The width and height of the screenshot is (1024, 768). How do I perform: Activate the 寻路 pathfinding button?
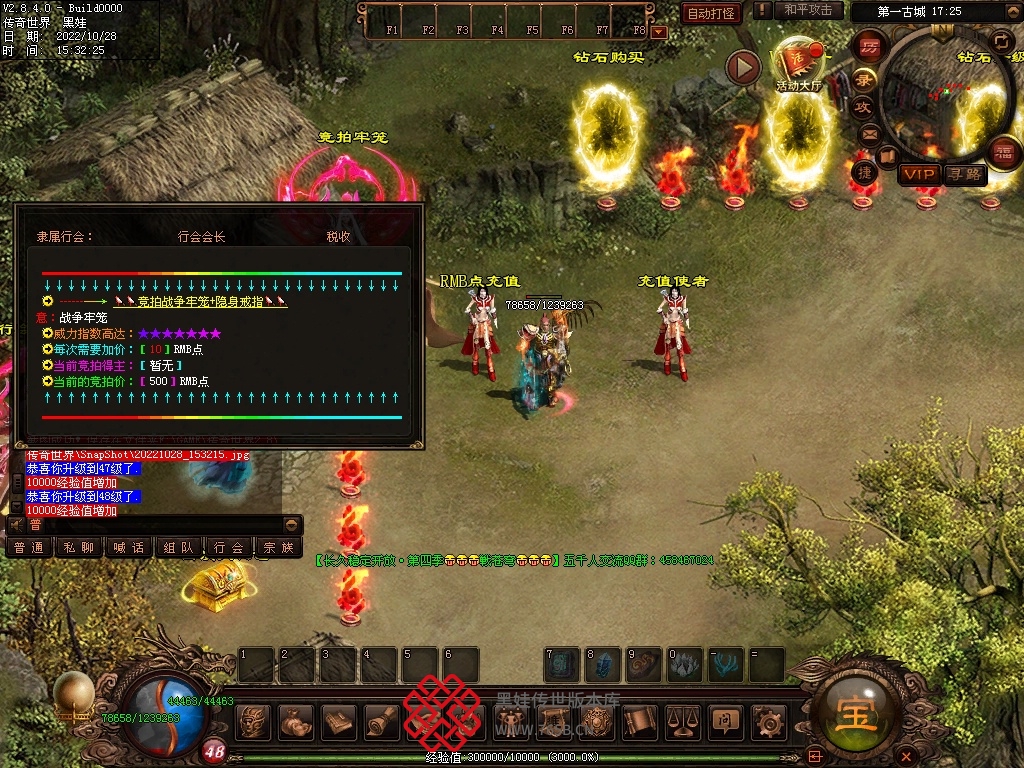(965, 175)
